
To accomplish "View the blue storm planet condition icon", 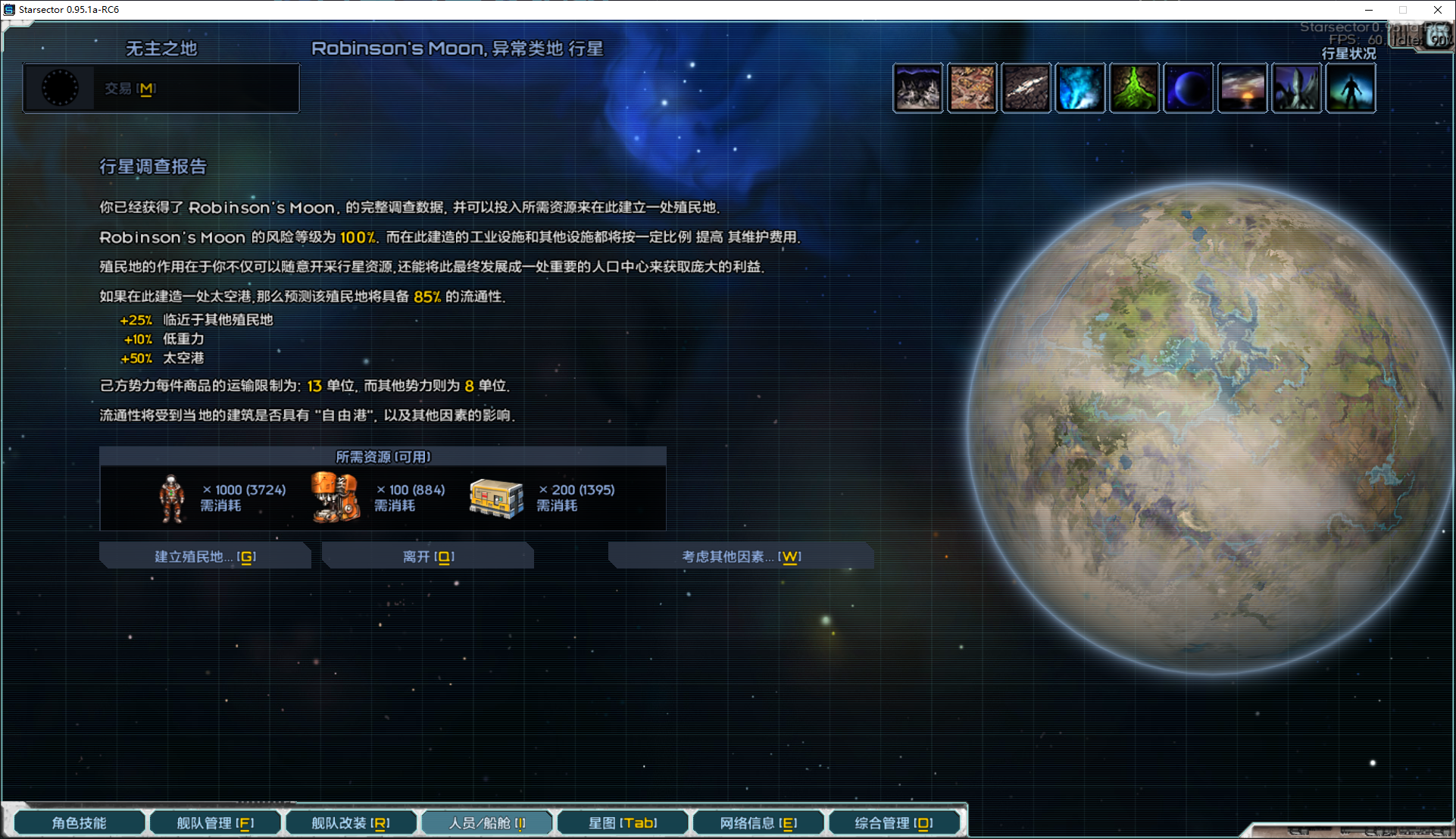I will pyautogui.click(x=1080, y=87).
